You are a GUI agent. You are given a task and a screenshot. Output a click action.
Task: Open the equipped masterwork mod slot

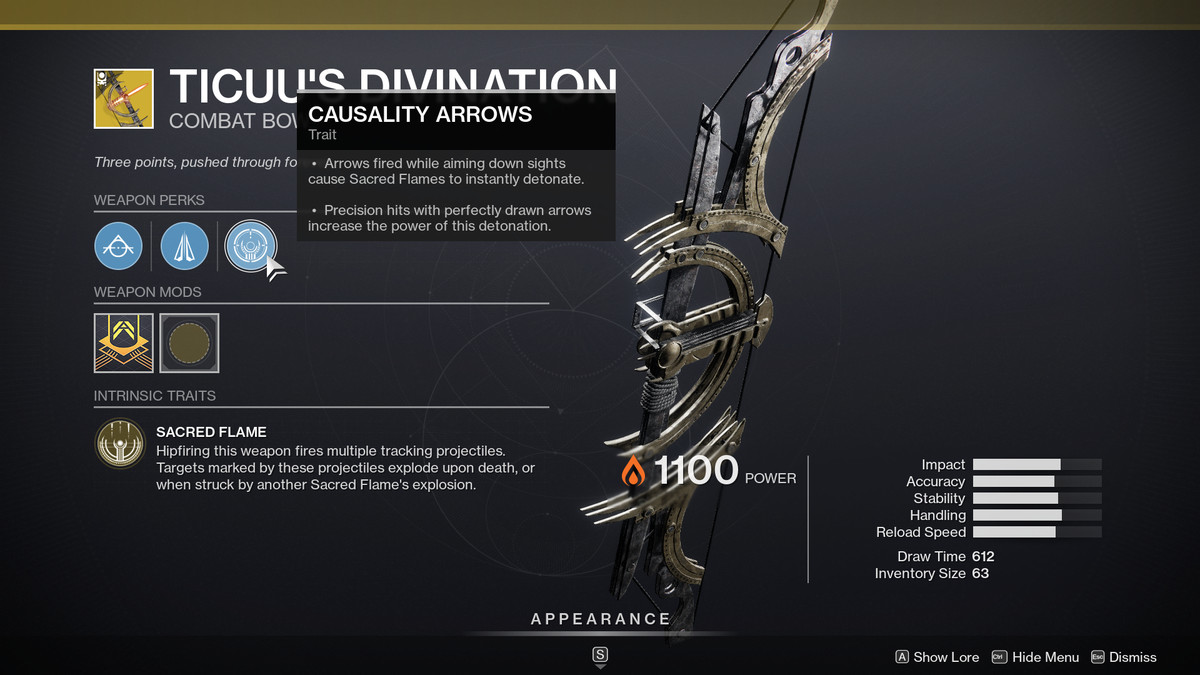point(124,343)
